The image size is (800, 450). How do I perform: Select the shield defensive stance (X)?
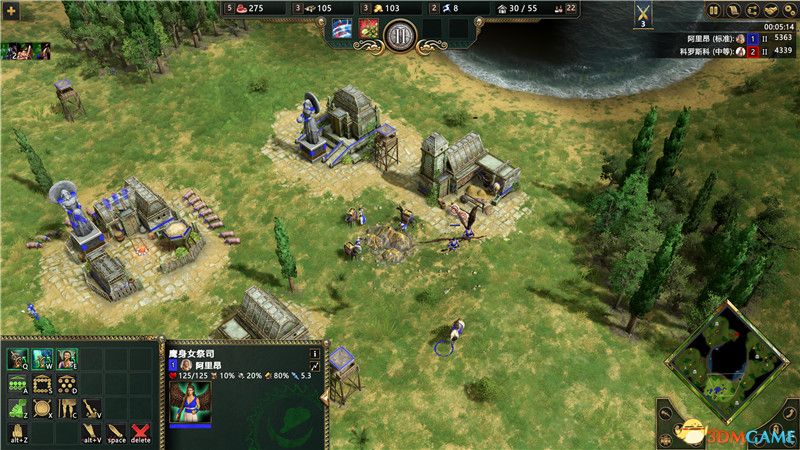point(43,409)
